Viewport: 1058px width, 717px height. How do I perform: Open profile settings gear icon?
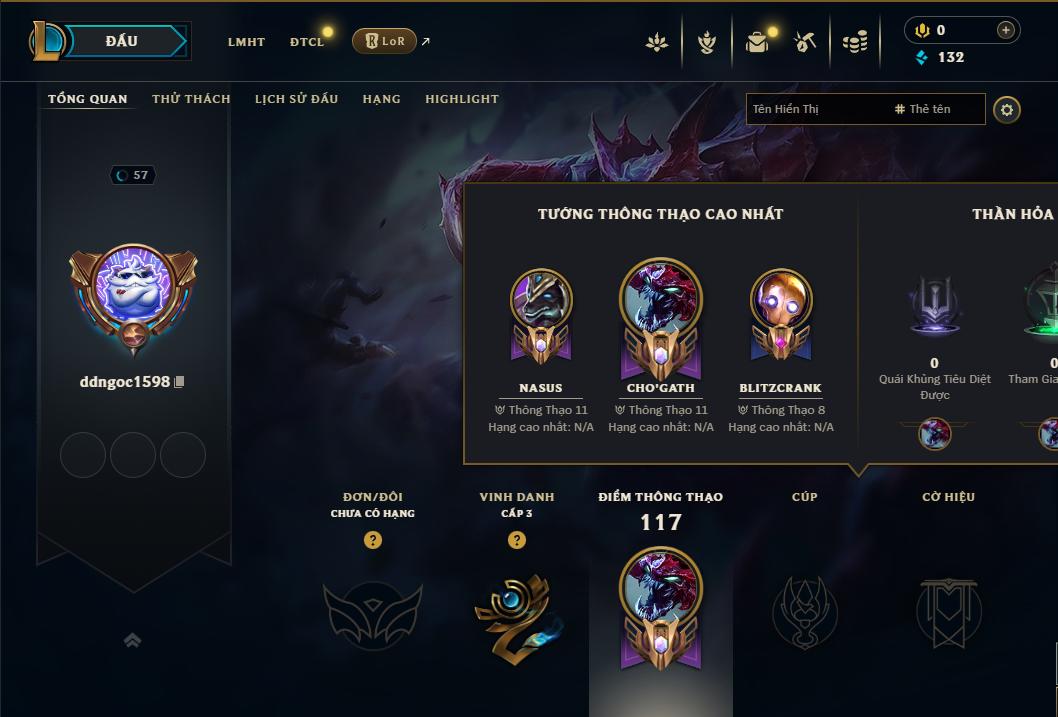coord(1007,110)
